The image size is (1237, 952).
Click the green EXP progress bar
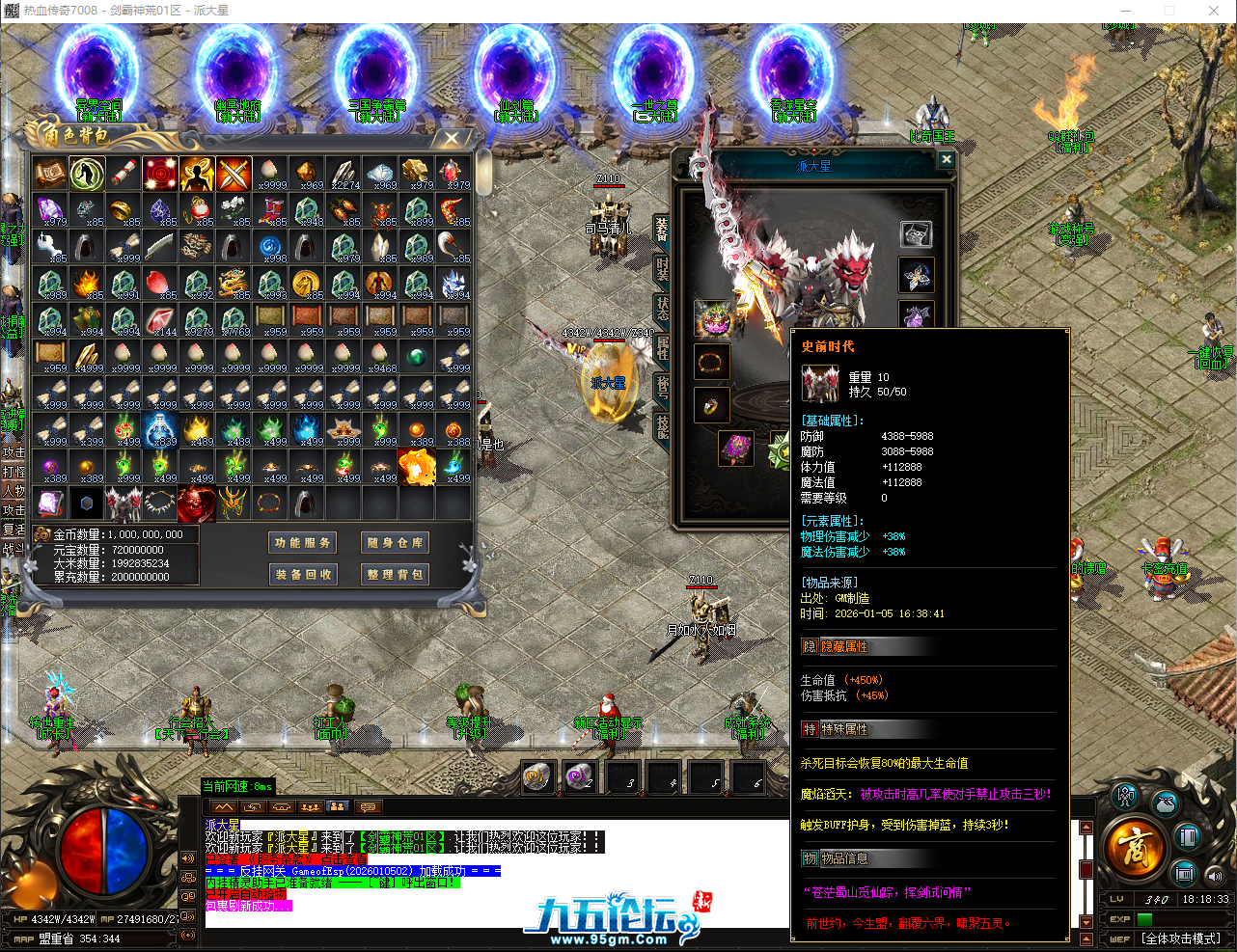[1145, 917]
